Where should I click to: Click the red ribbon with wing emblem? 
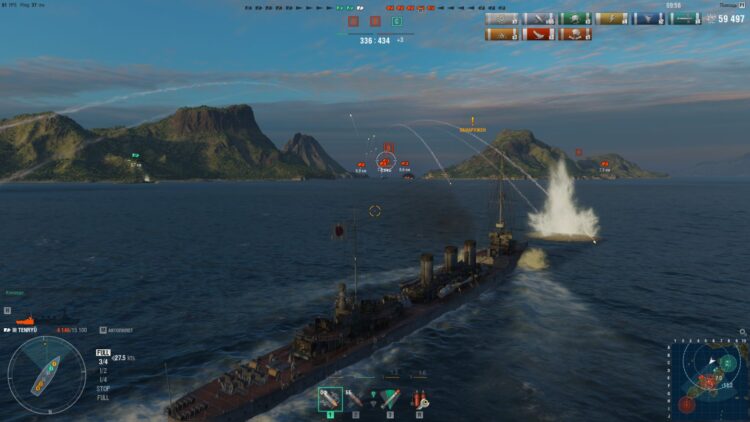[539, 35]
